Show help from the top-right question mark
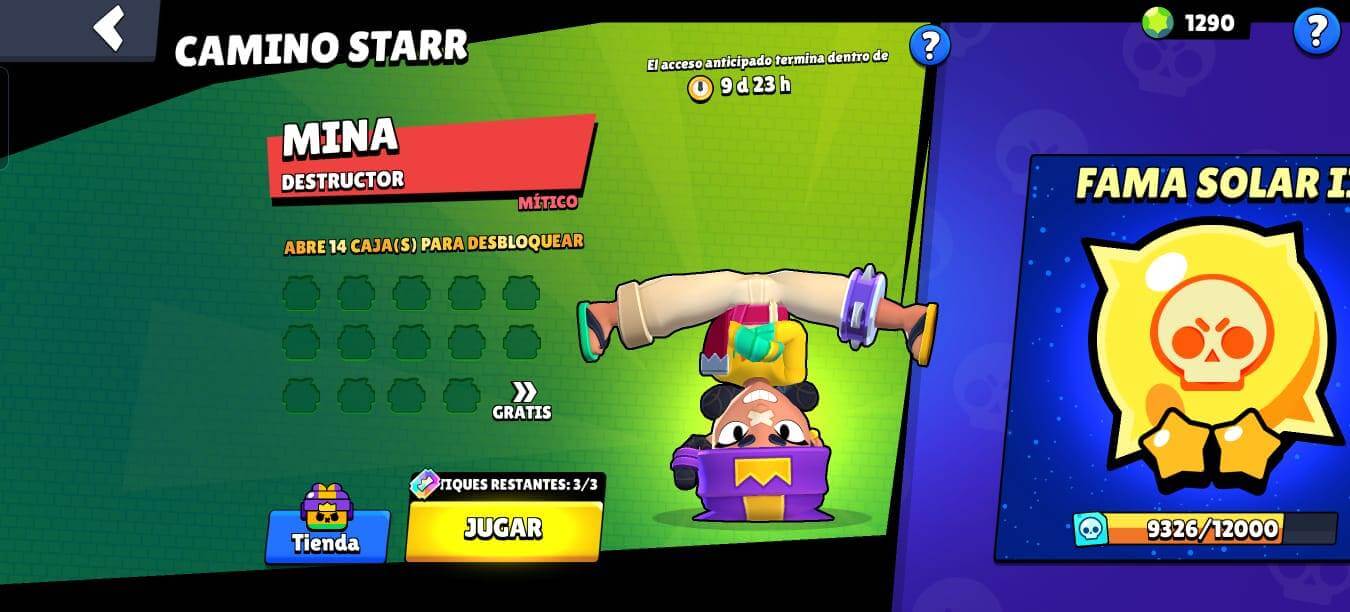1350x612 pixels. pyautogui.click(x=1315, y=31)
